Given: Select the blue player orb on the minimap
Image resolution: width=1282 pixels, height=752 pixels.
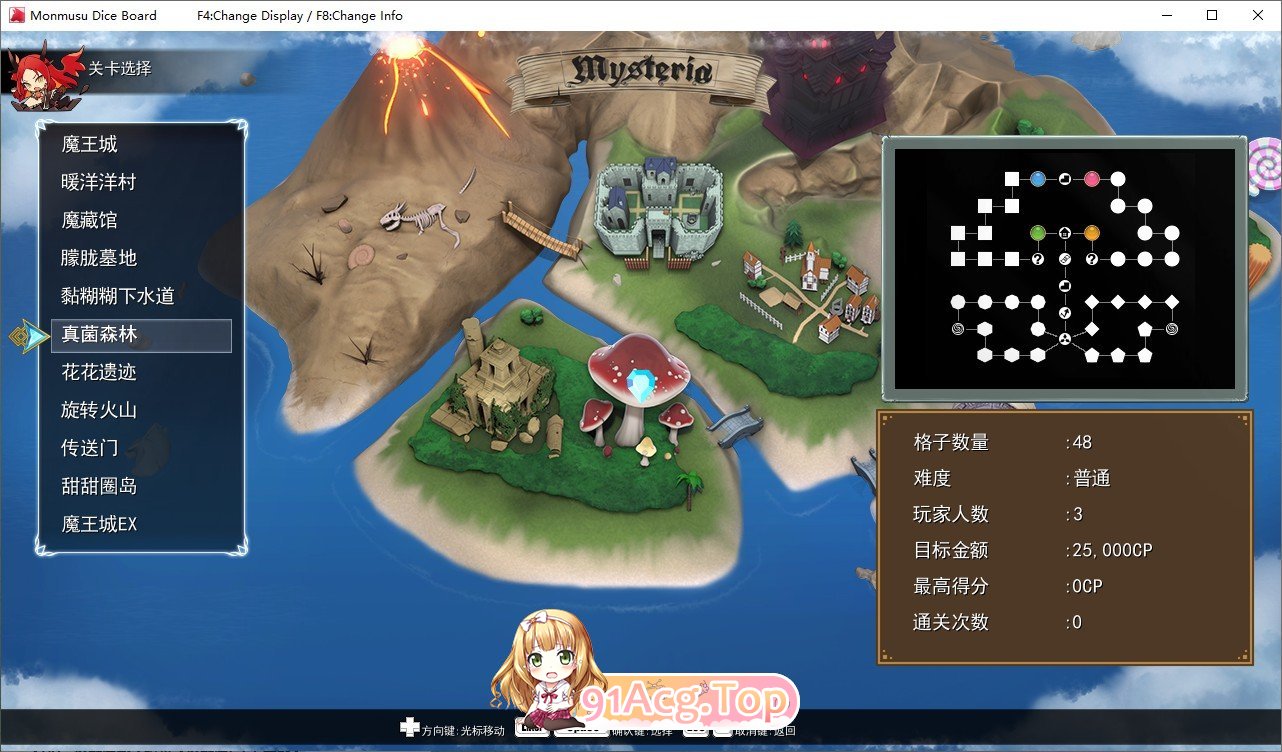Looking at the screenshot, I should click(1038, 178).
